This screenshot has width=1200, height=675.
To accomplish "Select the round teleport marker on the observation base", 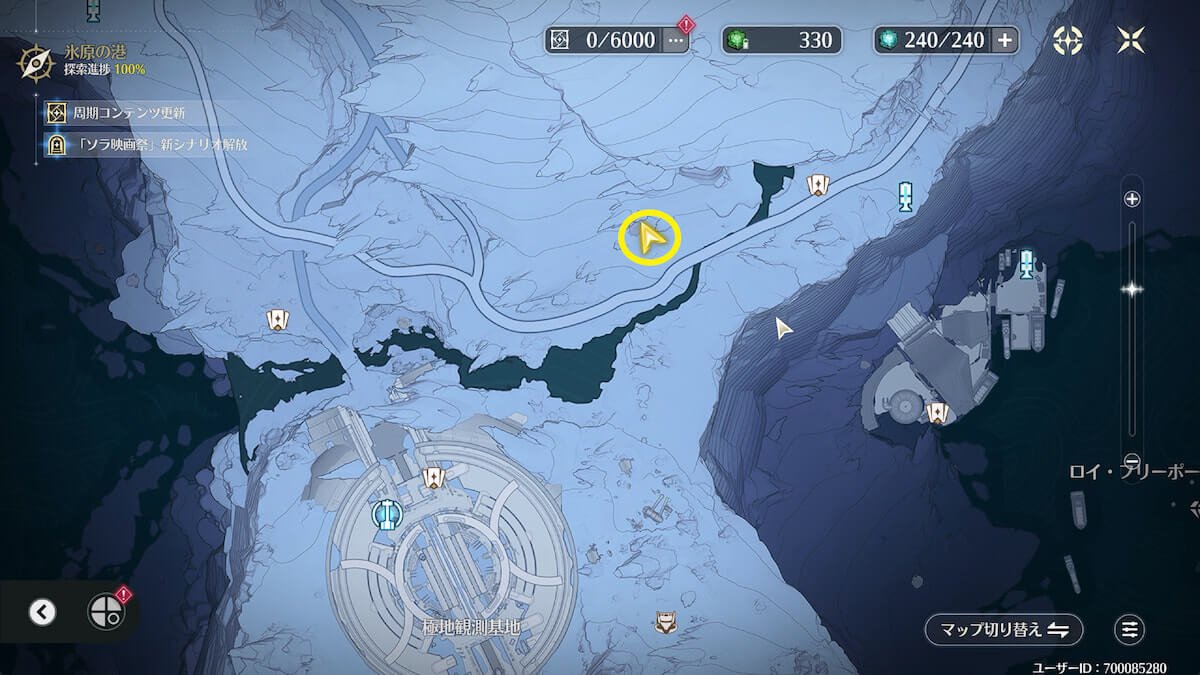I will click(x=385, y=515).
